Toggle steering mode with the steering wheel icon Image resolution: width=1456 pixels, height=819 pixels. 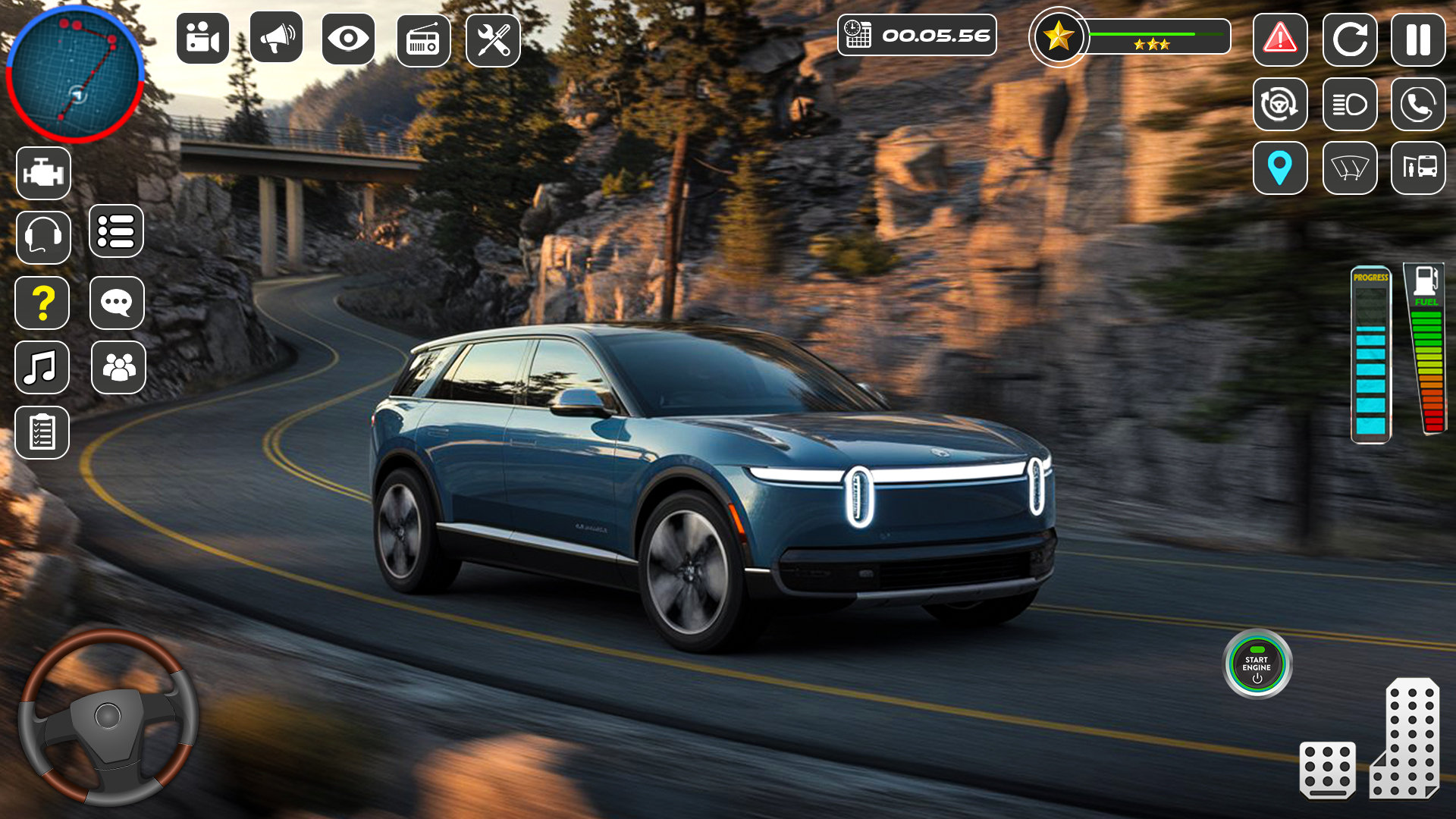point(1280,105)
